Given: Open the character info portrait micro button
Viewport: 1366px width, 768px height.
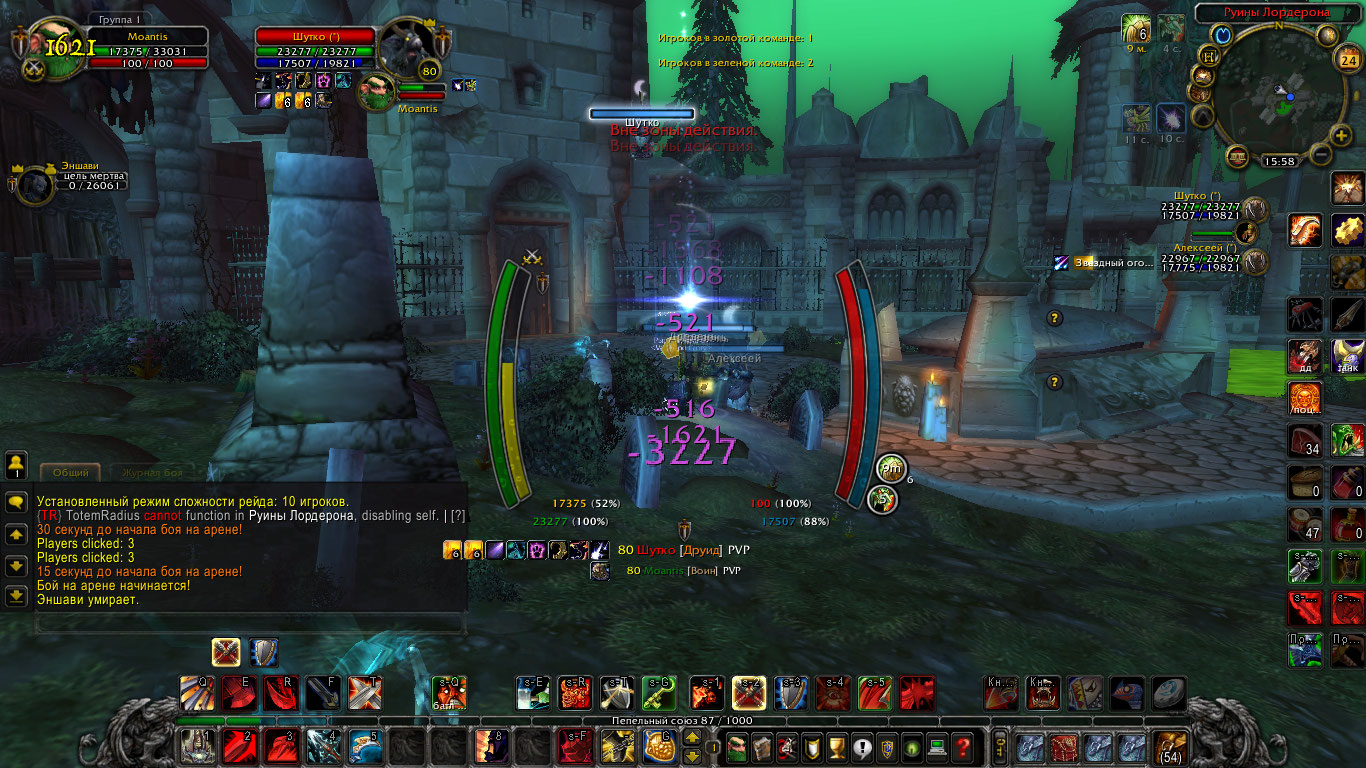Looking at the screenshot, I should [736, 746].
